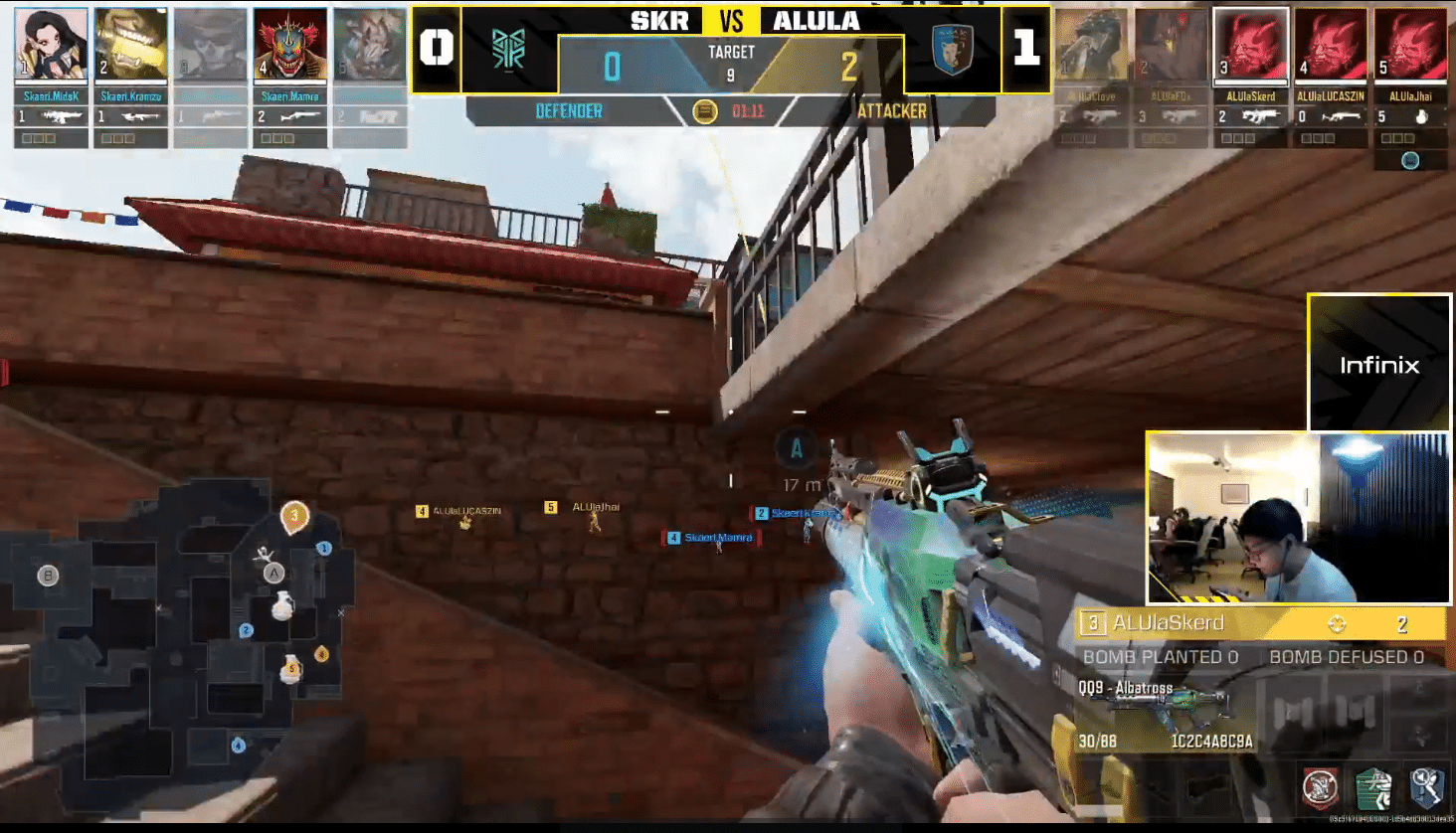
Task: Select the B site marker on minimap
Action: click(x=48, y=576)
